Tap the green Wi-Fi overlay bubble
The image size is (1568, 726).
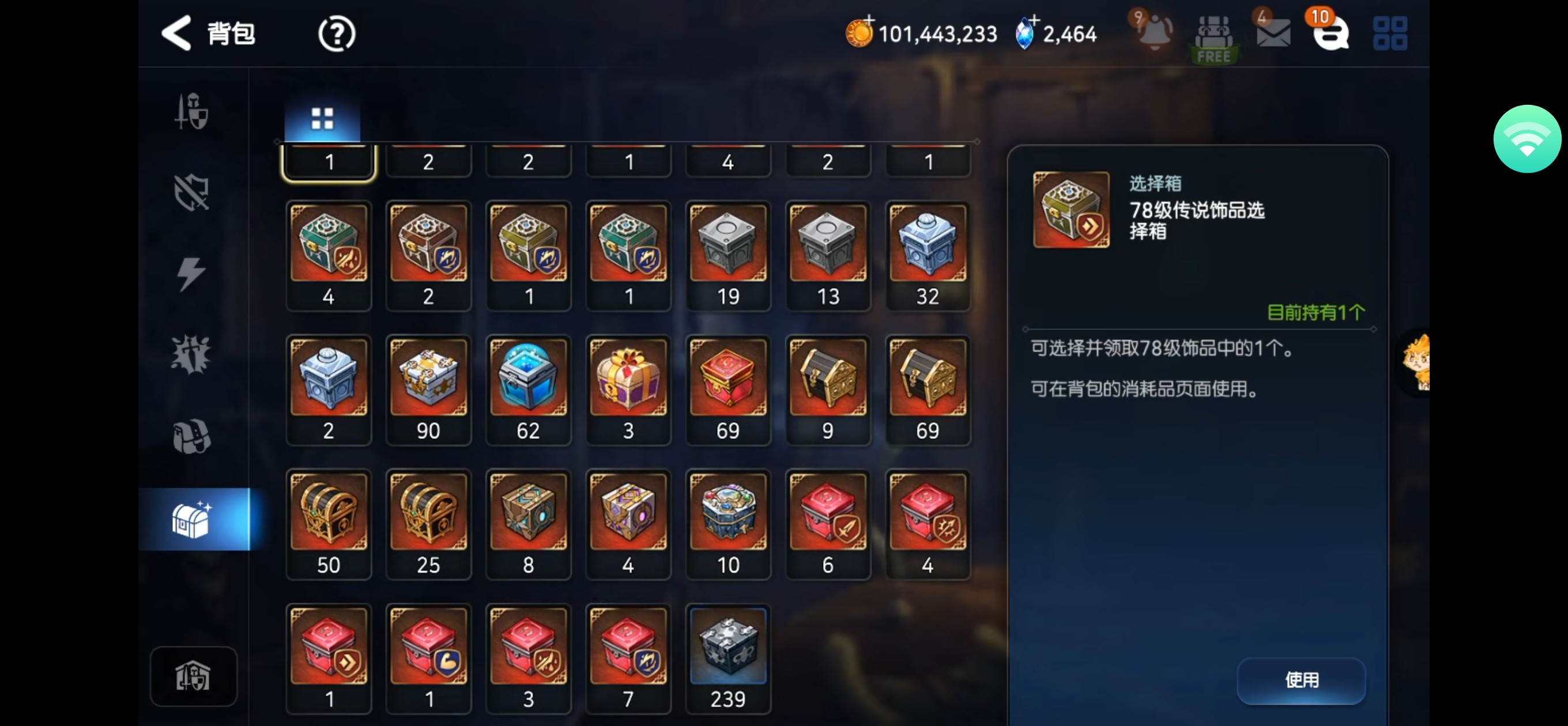[1526, 139]
